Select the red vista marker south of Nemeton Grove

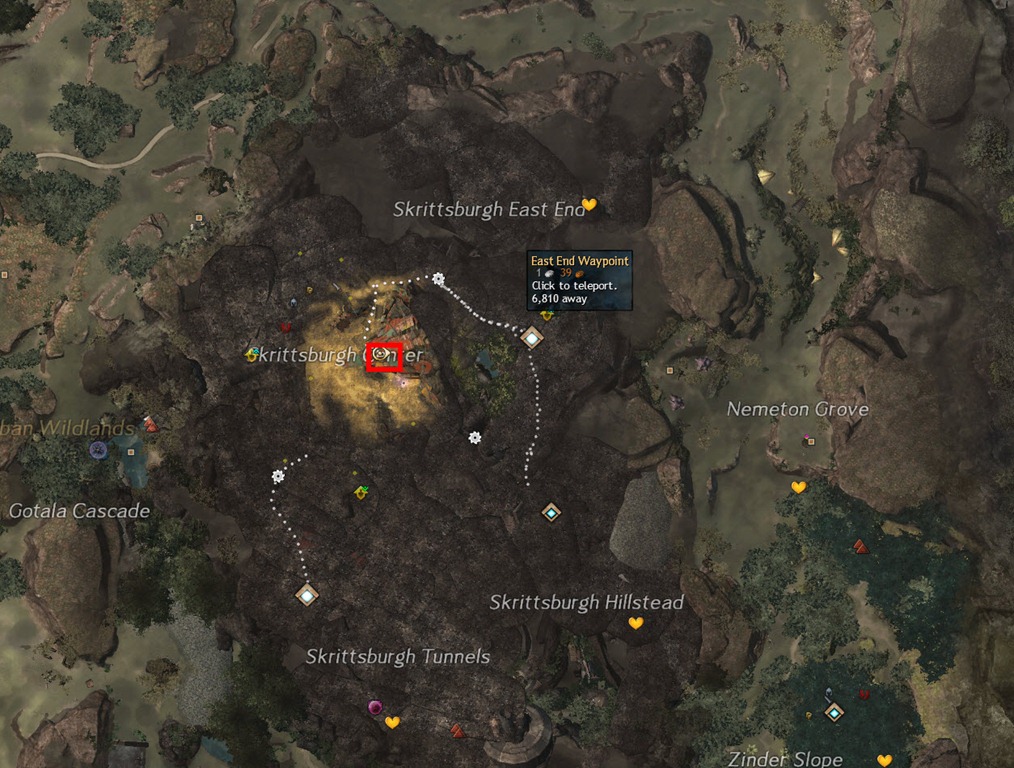click(x=860, y=546)
